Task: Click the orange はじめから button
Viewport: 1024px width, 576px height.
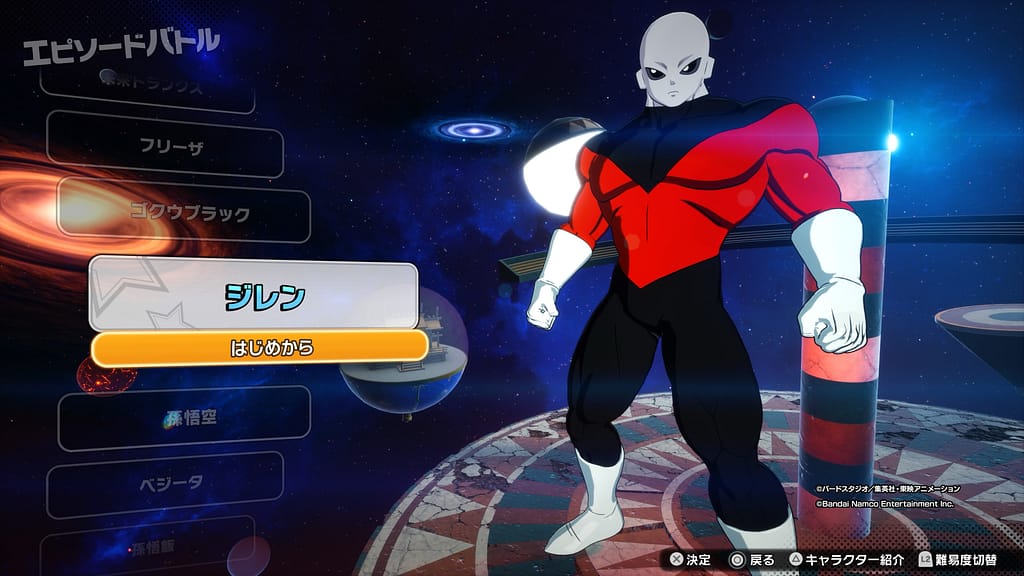Action: [x=259, y=347]
